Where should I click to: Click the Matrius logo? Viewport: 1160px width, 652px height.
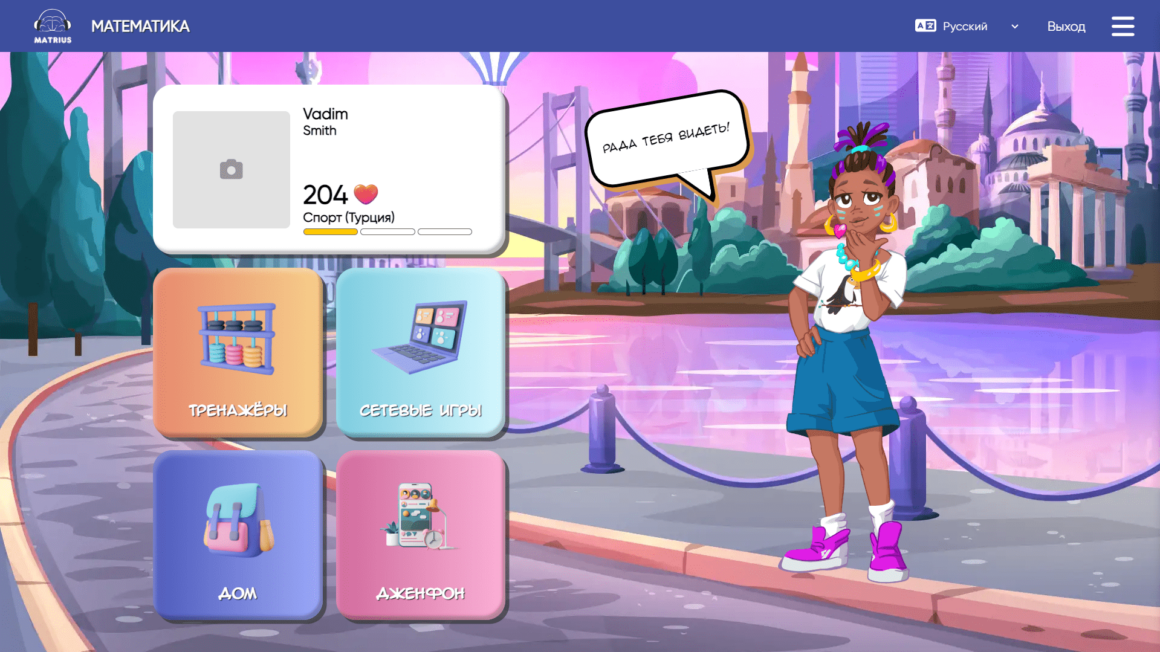52,25
